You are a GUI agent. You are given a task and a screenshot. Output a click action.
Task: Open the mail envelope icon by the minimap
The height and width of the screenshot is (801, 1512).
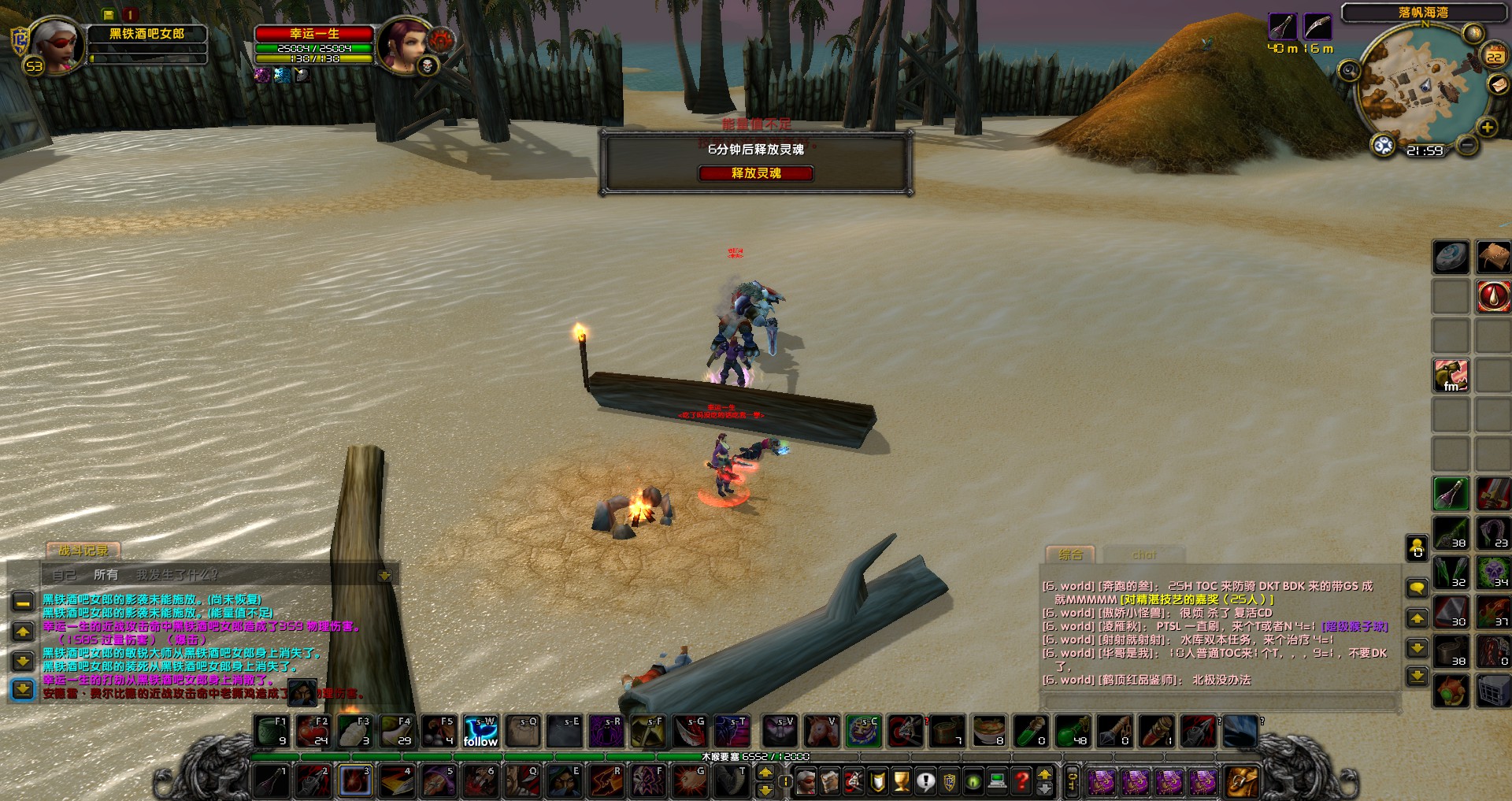point(1497,84)
